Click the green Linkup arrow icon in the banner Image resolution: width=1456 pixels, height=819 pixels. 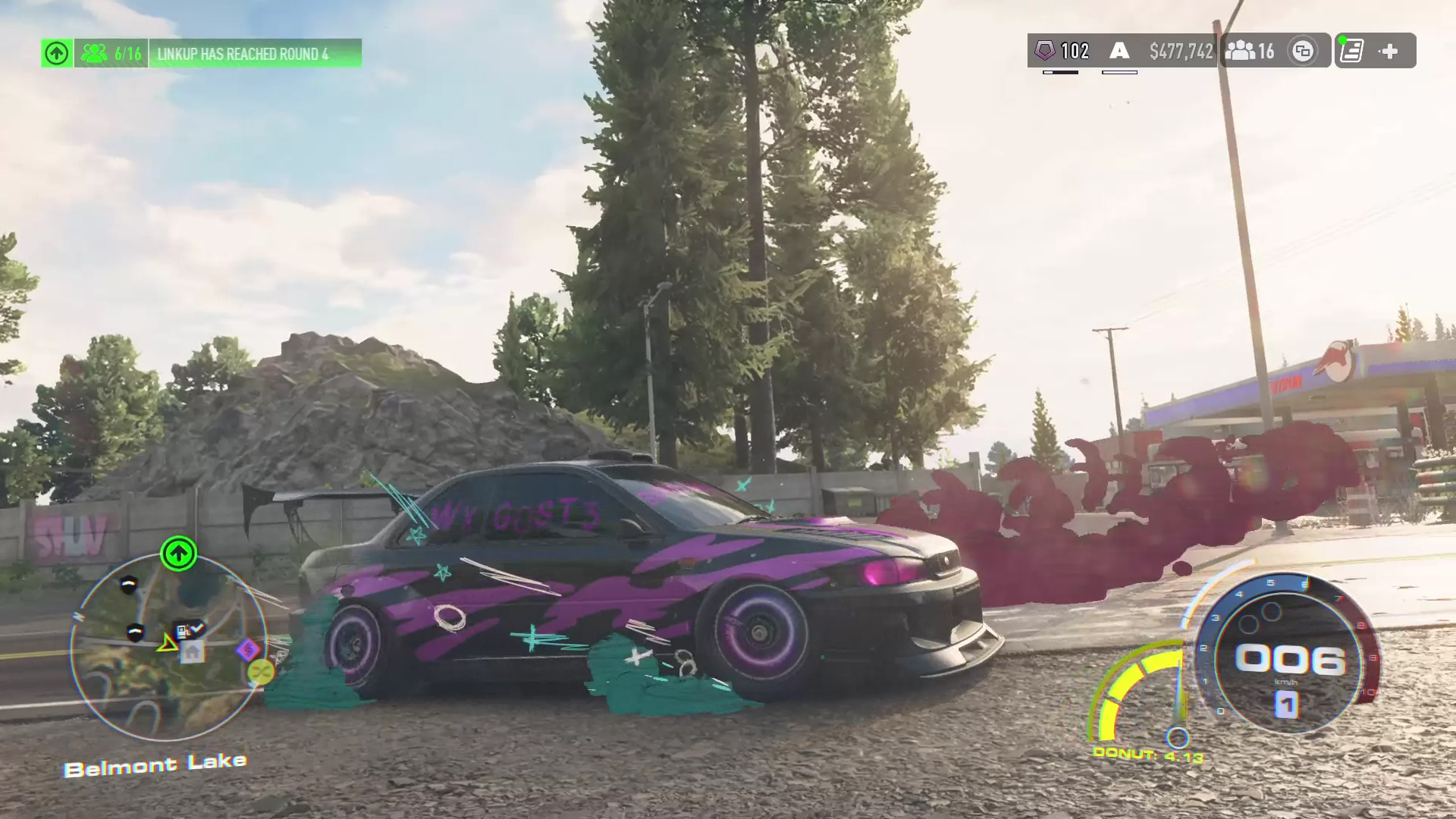click(x=57, y=53)
